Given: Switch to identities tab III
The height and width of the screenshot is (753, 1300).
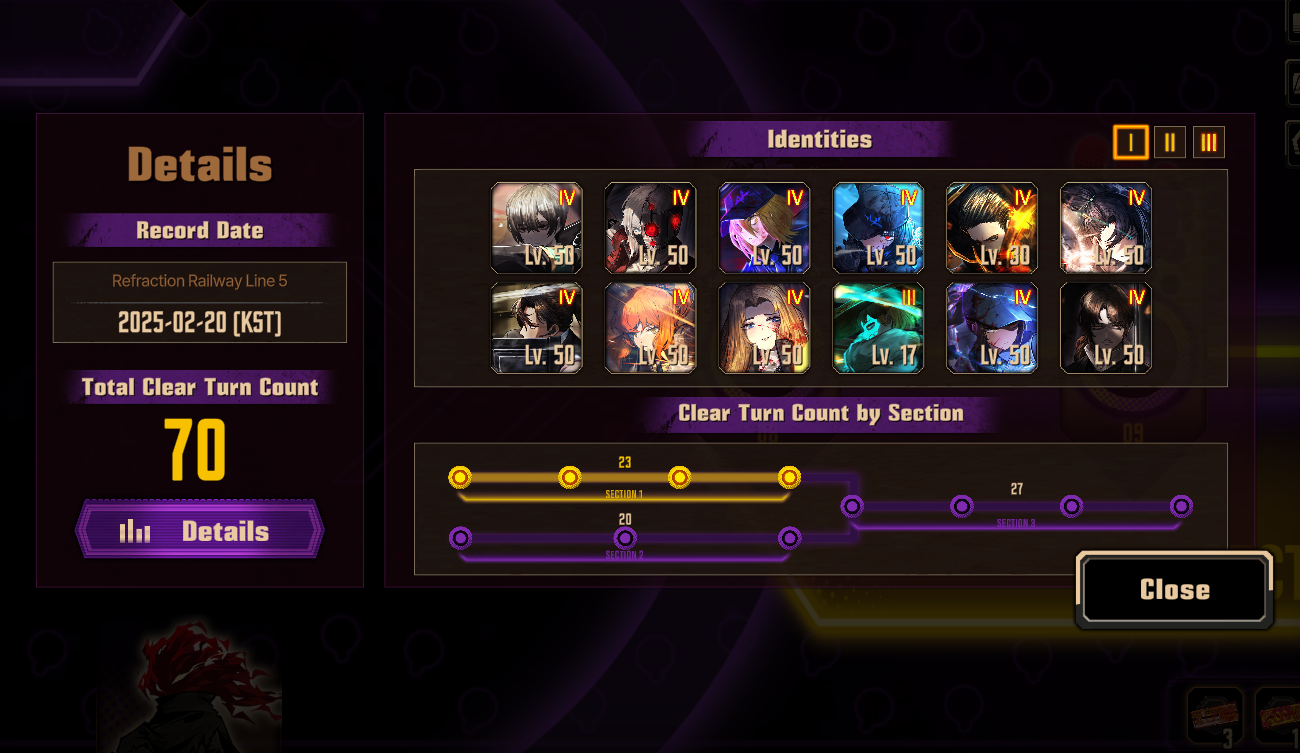Looking at the screenshot, I should 1208,143.
